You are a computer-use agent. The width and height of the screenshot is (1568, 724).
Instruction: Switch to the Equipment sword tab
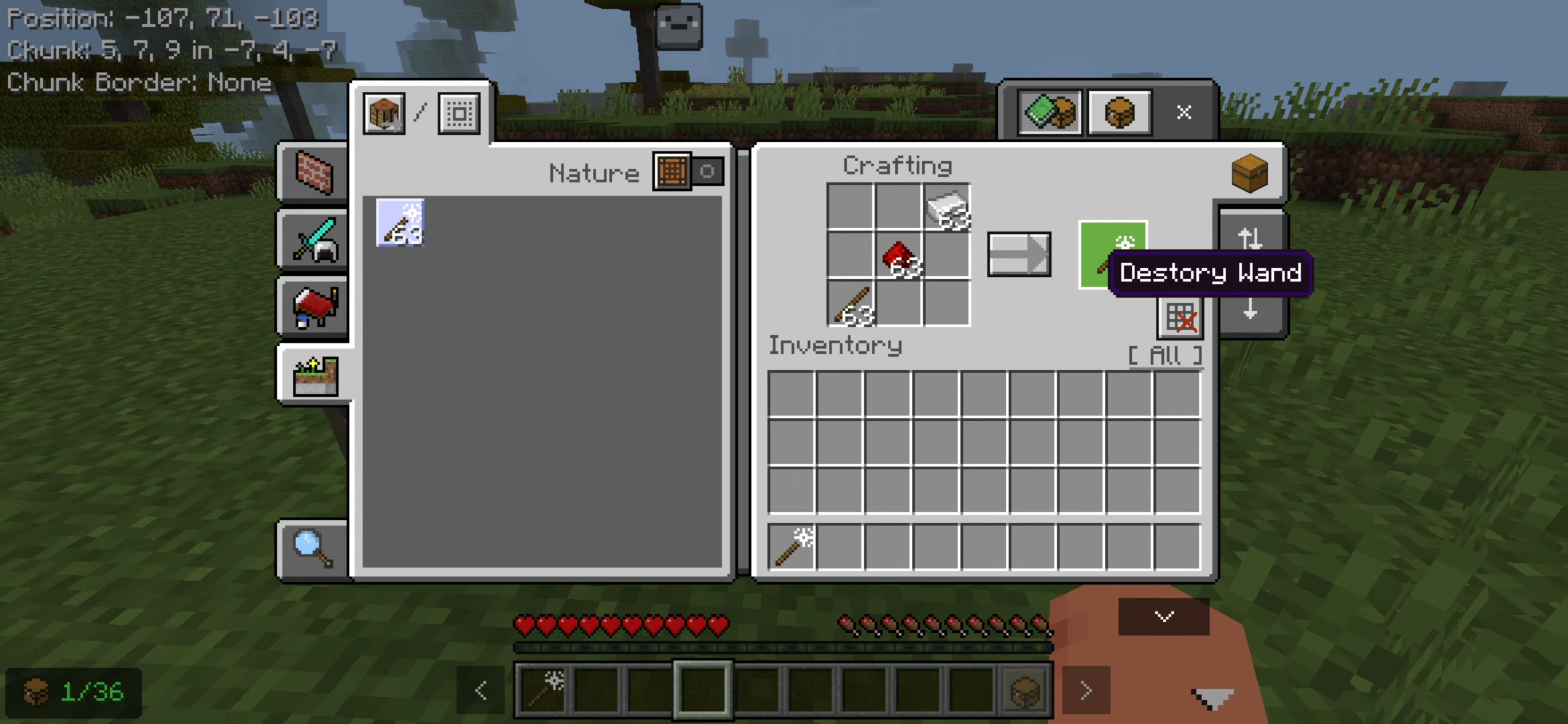pyautogui.click(x=314, y=240)
